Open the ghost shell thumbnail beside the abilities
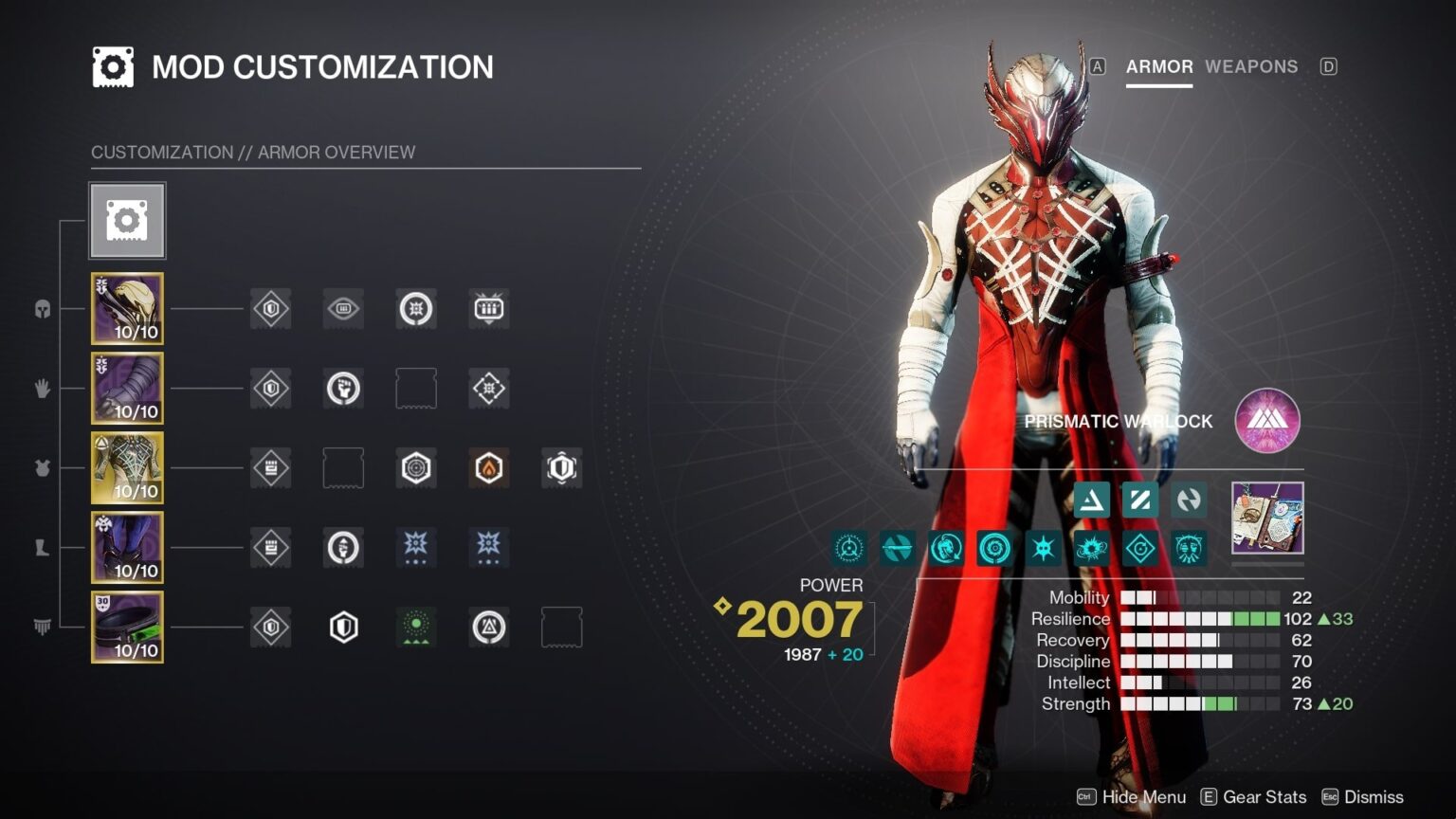Screen dimensions: 1456x819 (1267, 519)
